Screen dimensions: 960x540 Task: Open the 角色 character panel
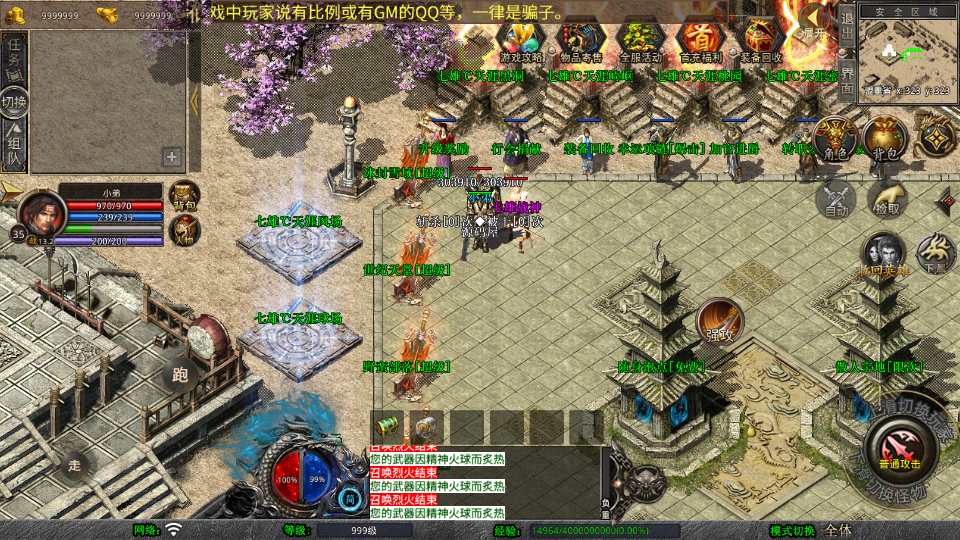[x=836, y=140]
